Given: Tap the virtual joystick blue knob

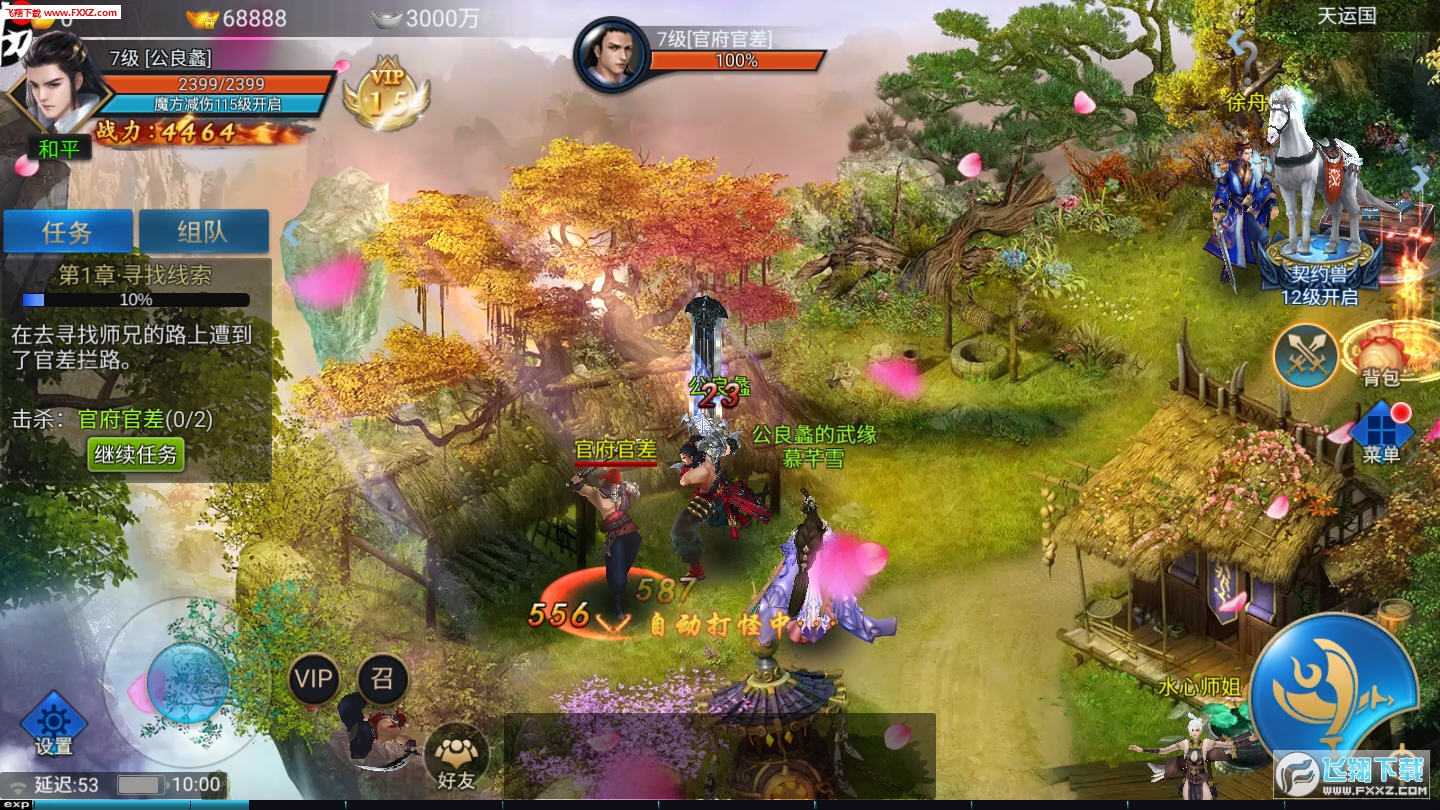Looking at the screenshot, I should click(186, 683).
